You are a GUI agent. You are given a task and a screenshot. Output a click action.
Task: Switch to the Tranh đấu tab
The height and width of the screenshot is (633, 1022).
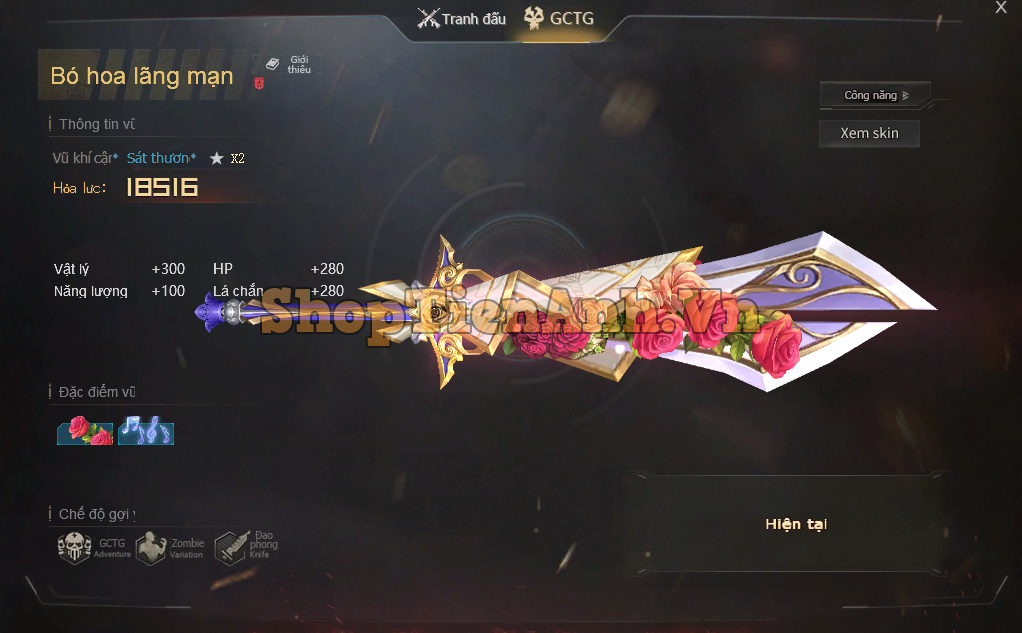click(462, 19)
